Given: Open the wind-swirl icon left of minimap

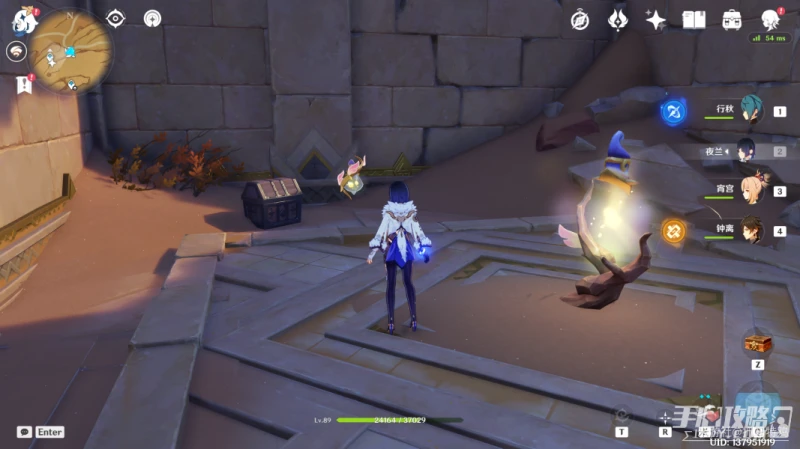Looking at the screenshot, I should click(16, 52).
